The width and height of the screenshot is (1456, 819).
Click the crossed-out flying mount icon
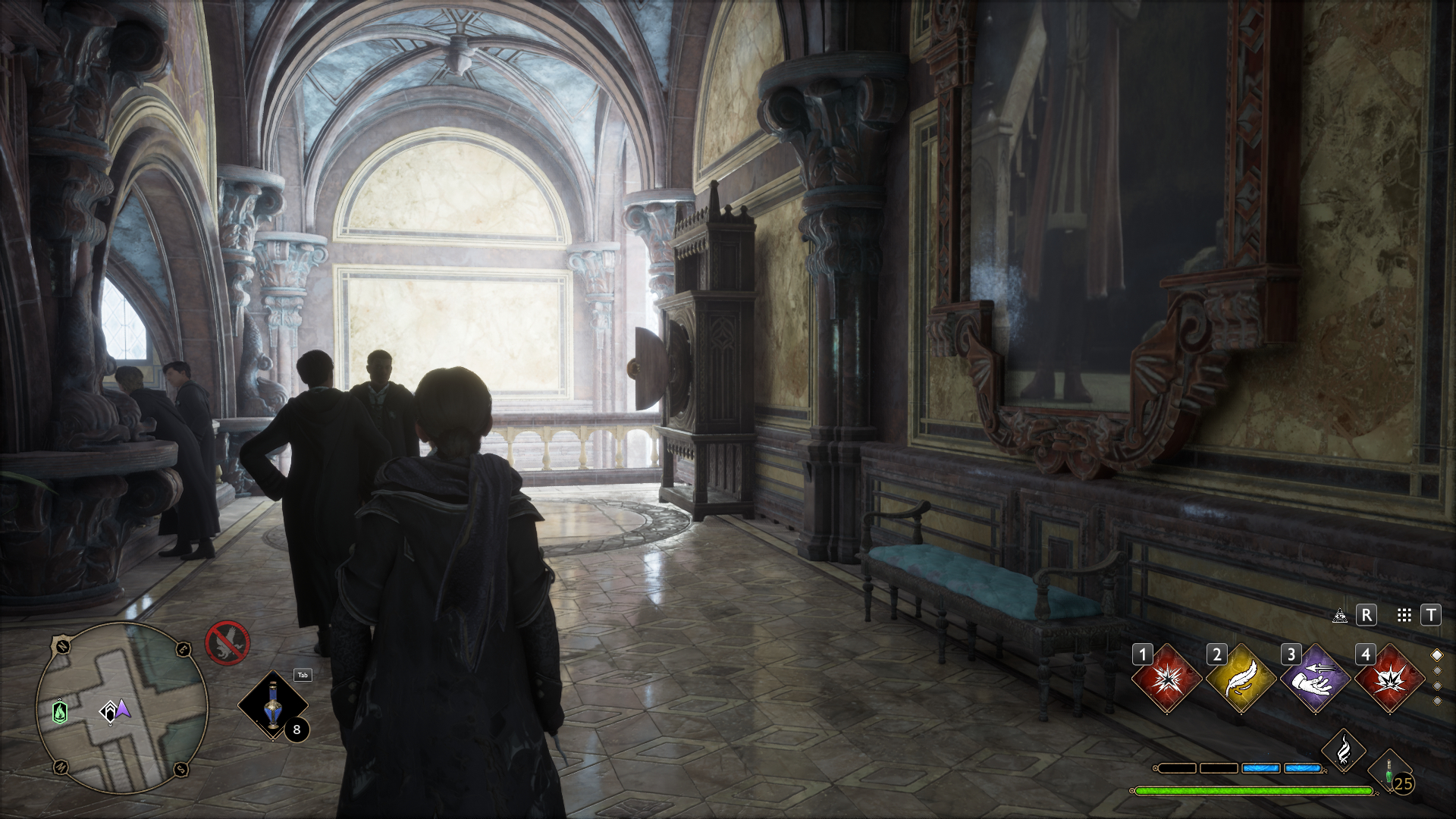click(227, 643)
